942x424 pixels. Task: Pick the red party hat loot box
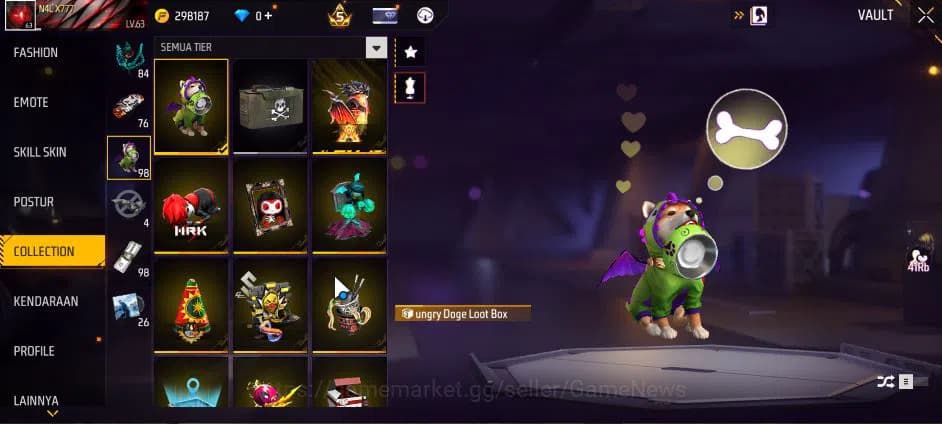click(191, 303)
